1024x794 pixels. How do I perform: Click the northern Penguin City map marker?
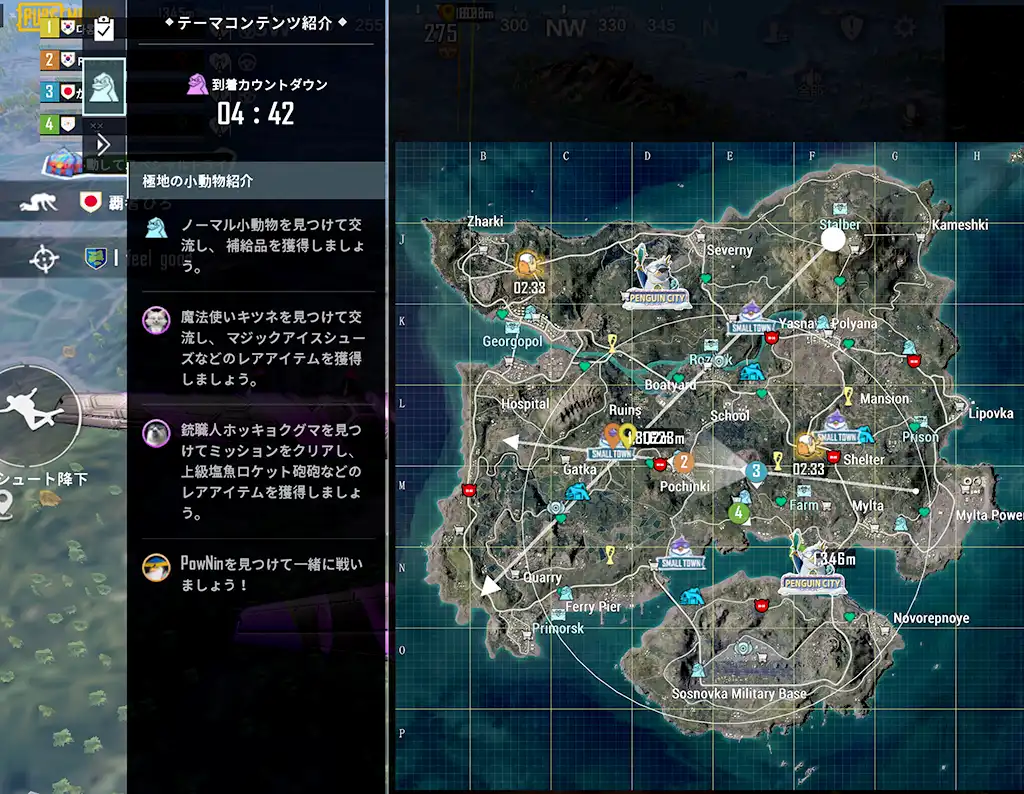pyautogui.click(x=654, y=276)
